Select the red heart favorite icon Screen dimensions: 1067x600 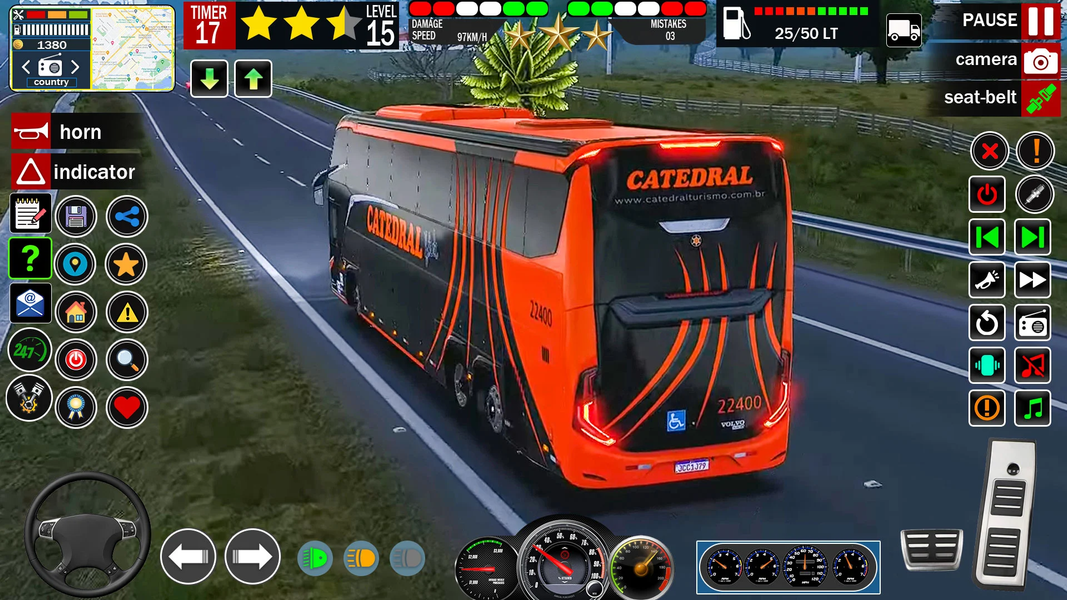(x=126, y=407)
